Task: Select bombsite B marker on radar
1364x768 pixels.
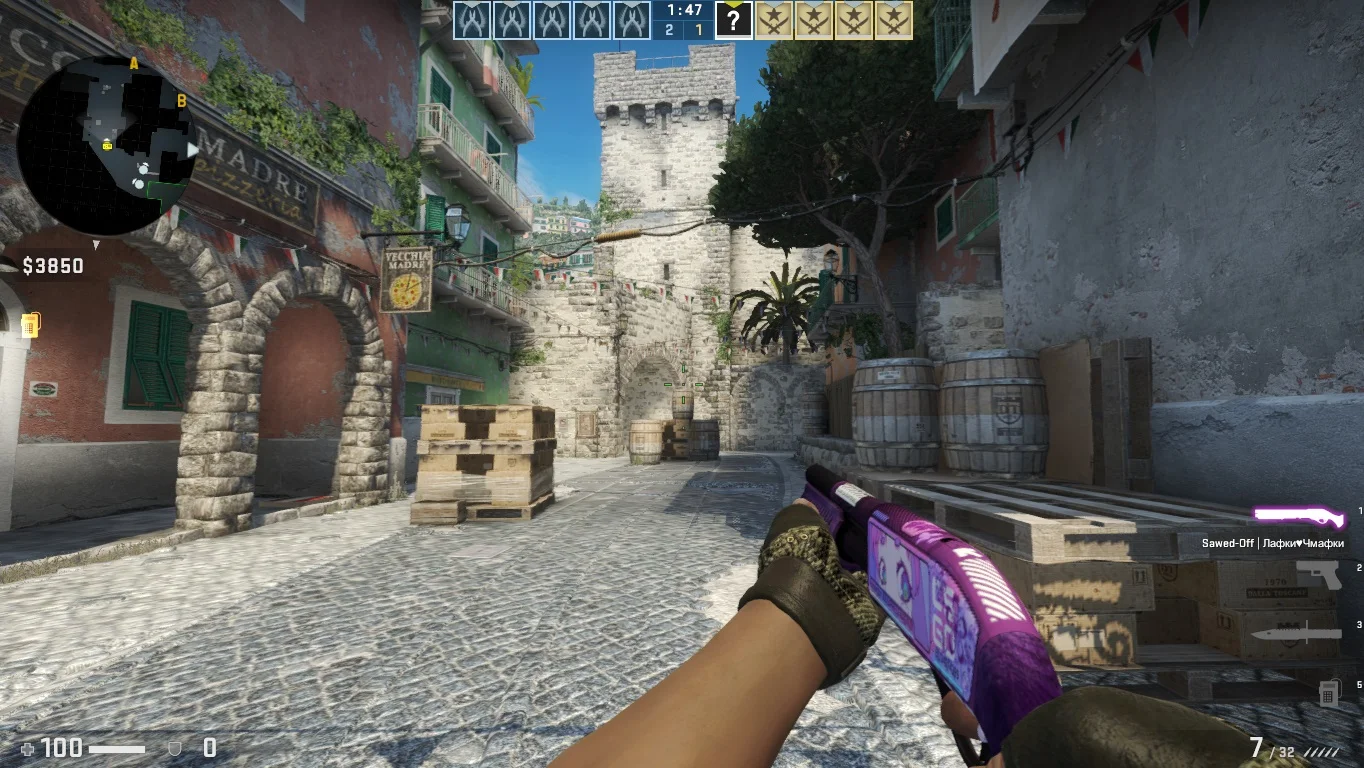Action: tap(181, 100)
